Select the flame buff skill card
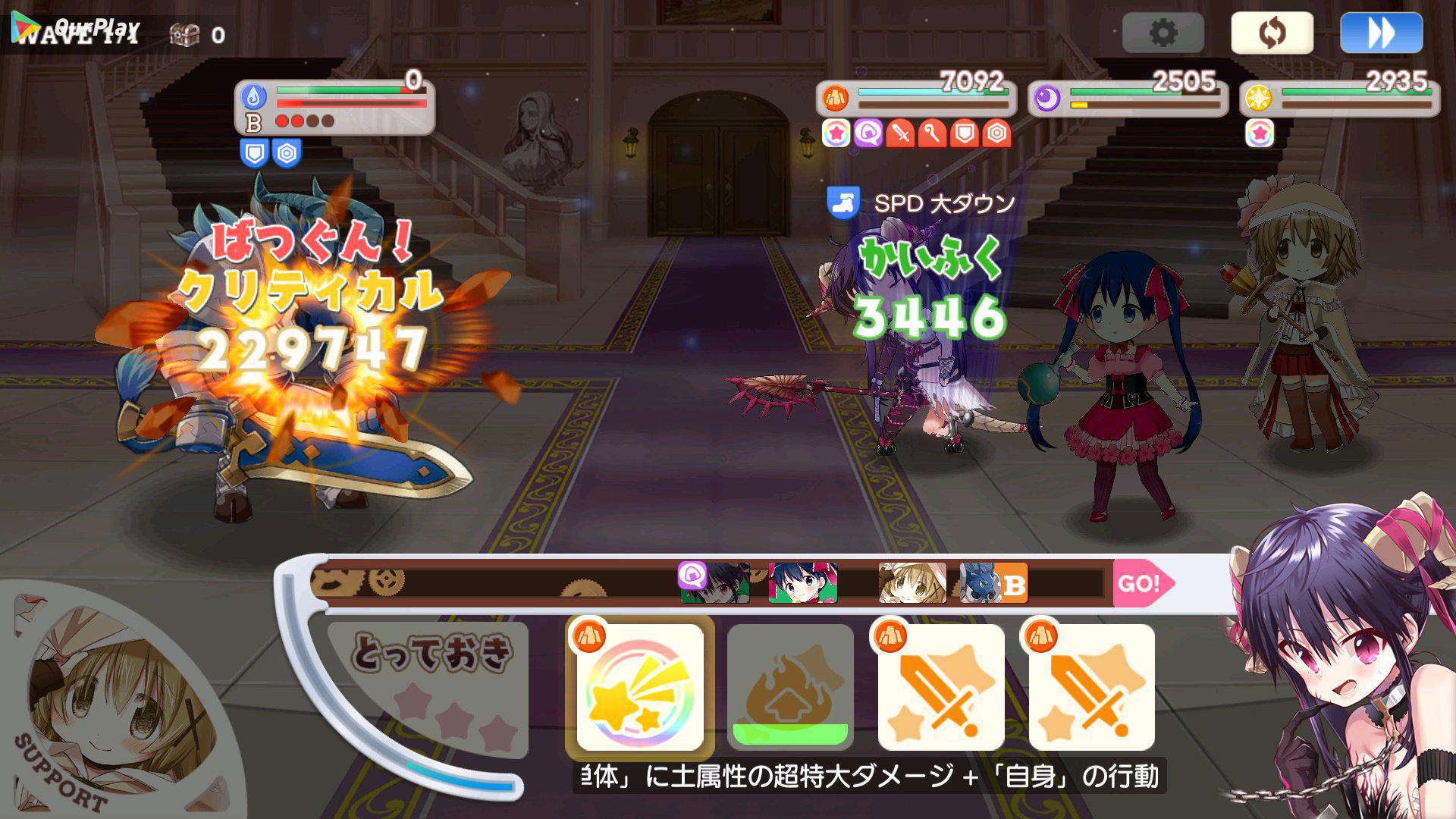Image resolution: width=1456 pixels, height=819 pixels. [x=790, y=687]
